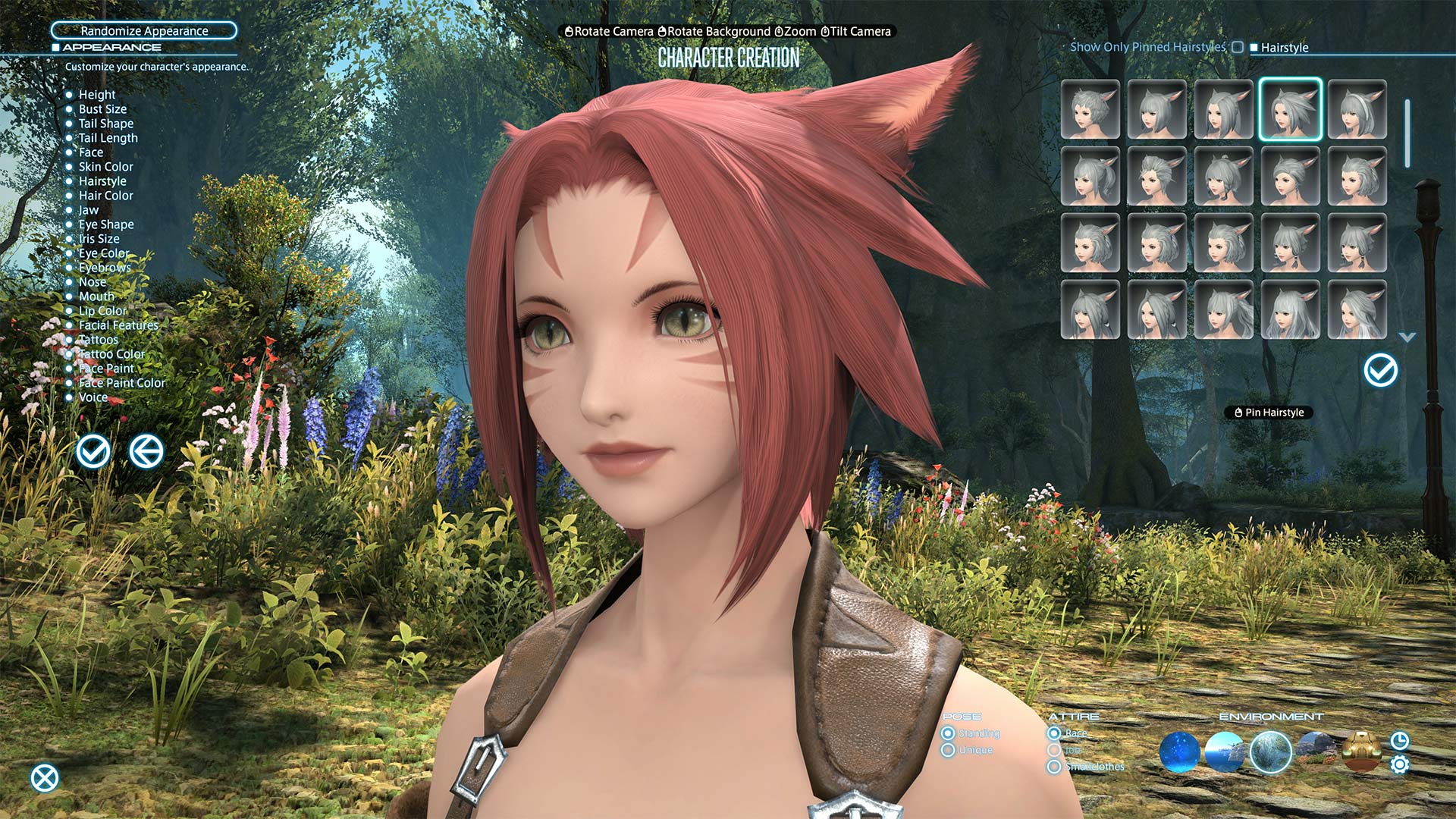
Task: Click the Randomize Appearance button
Action: point(144,30)
